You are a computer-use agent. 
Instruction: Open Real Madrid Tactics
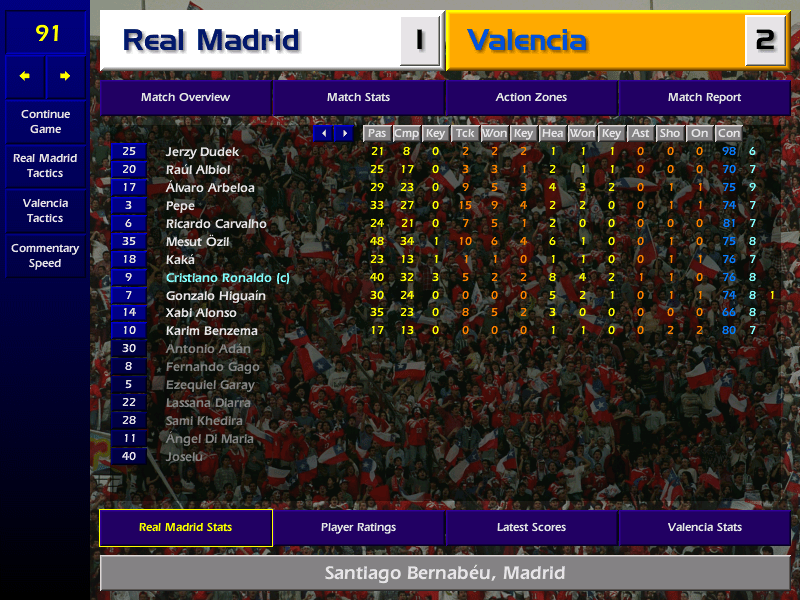[45, 166]
